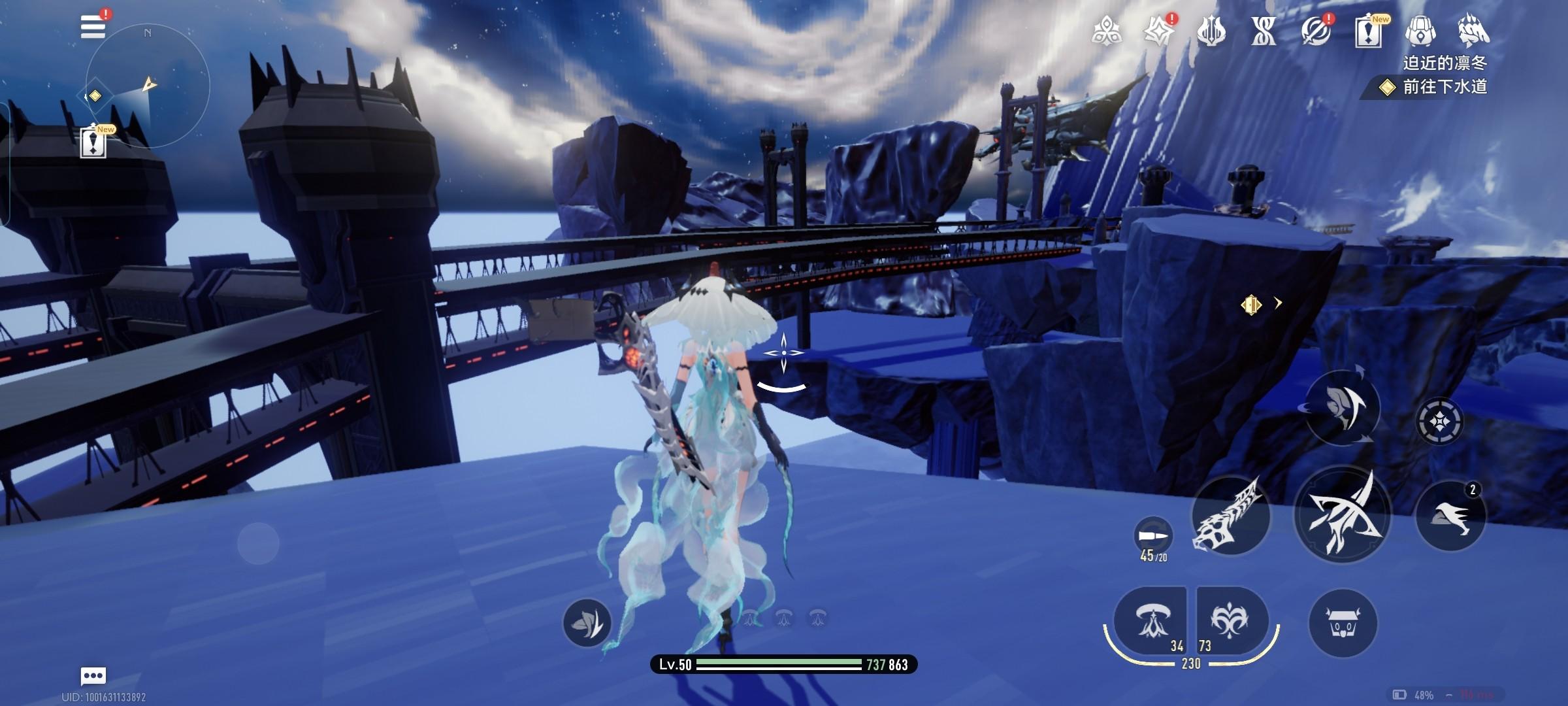Open the trident crest menu icon
The width and height of the screenshot is (1568, 706).
pos(1211,31)
